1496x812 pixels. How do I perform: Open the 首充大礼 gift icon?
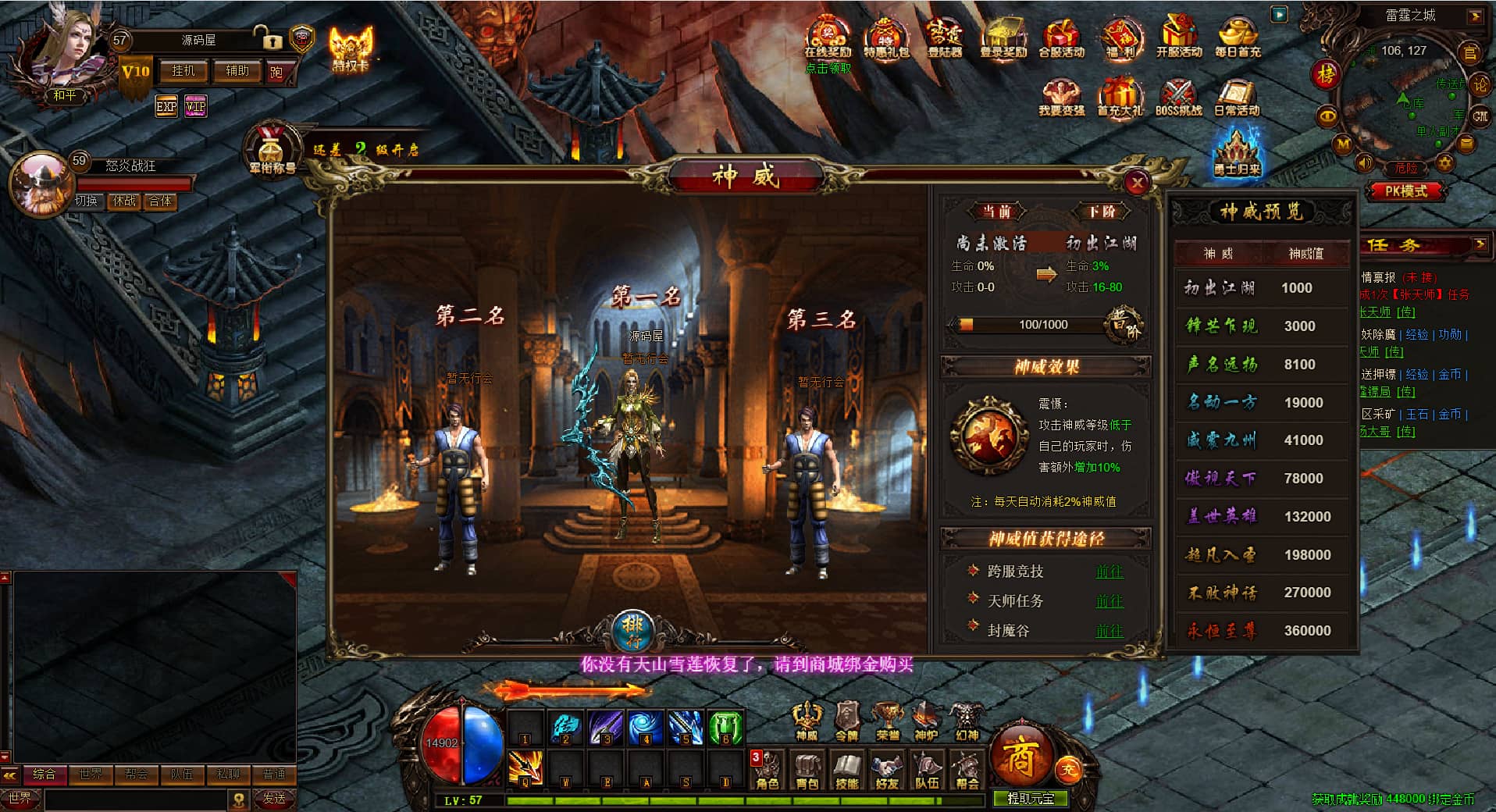1120,98
